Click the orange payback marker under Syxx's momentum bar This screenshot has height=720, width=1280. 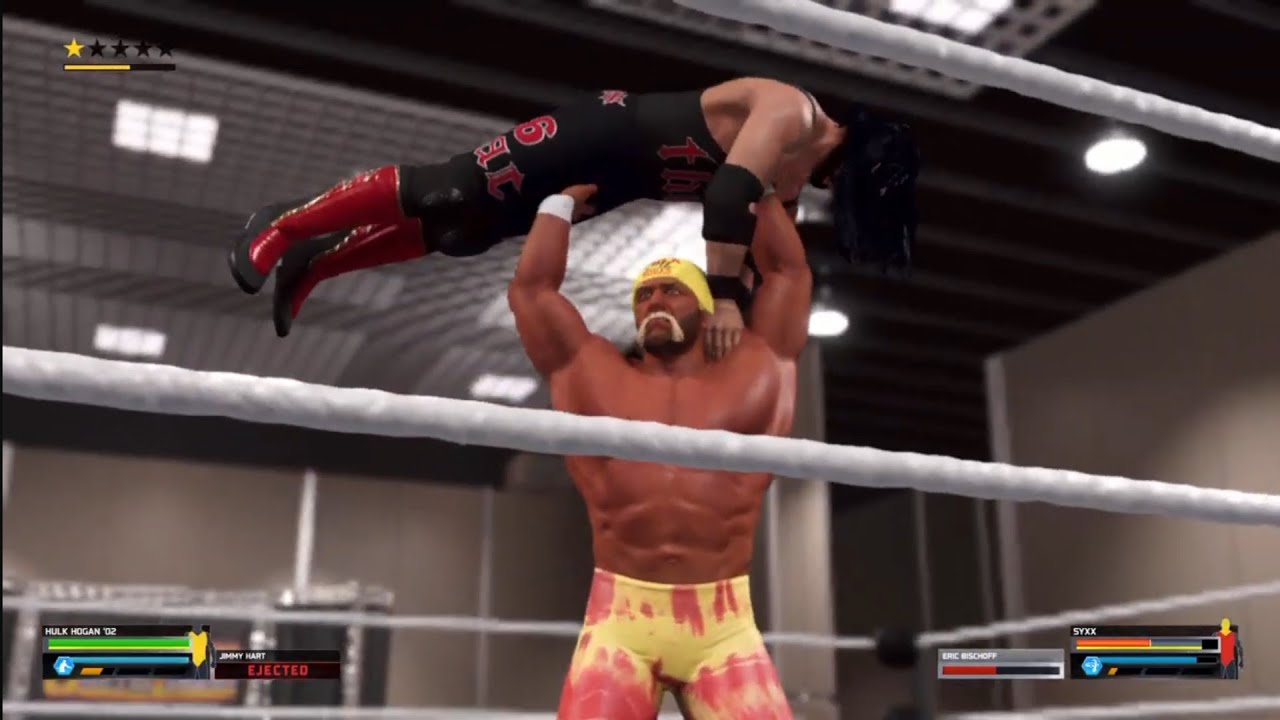1113,671
